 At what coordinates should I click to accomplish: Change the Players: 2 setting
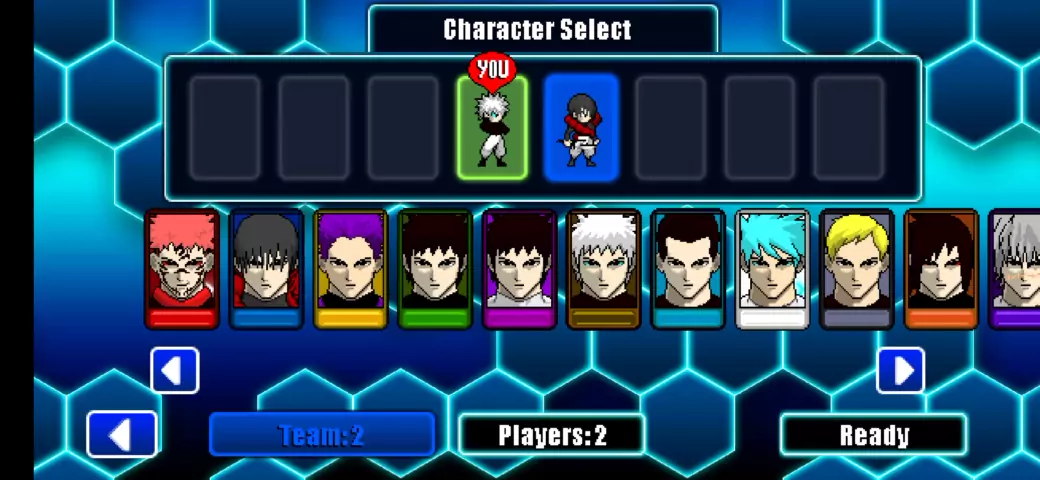pyautogui.click(x=552, y=435)
